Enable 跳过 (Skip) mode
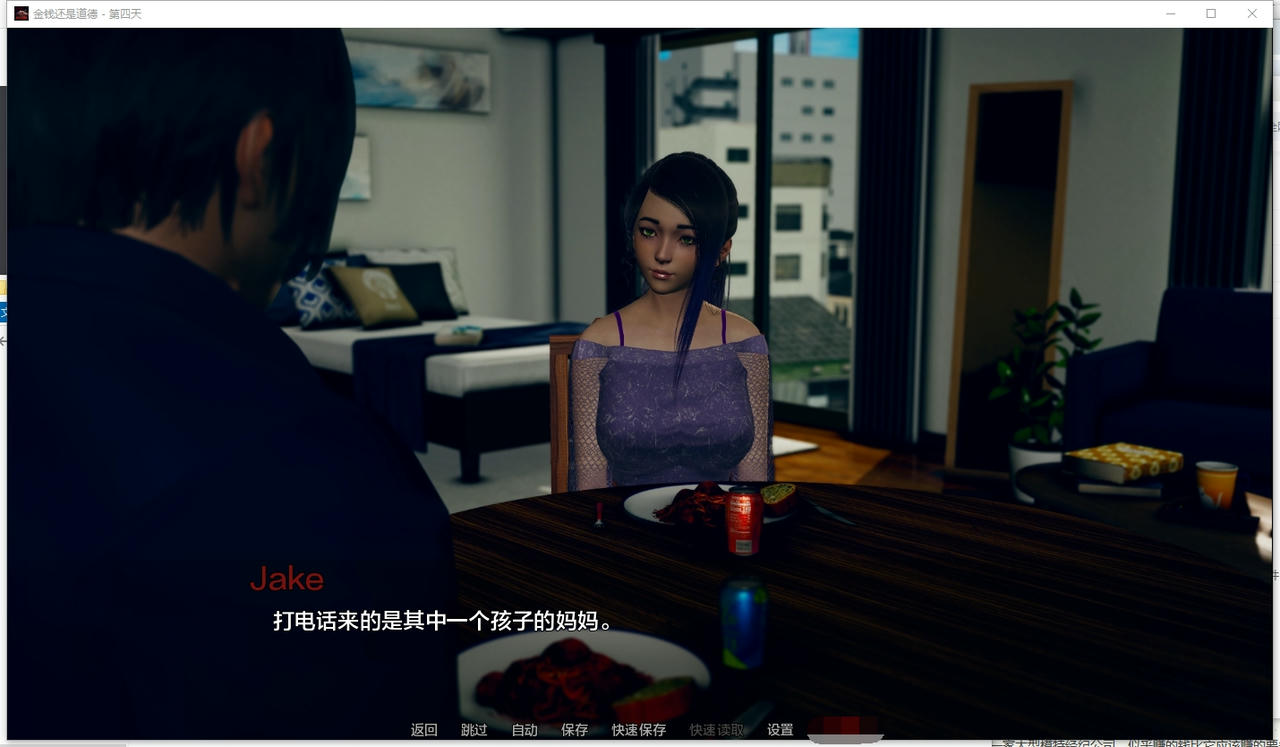Viewport: 1280px width, 747px height. [474, 730]
